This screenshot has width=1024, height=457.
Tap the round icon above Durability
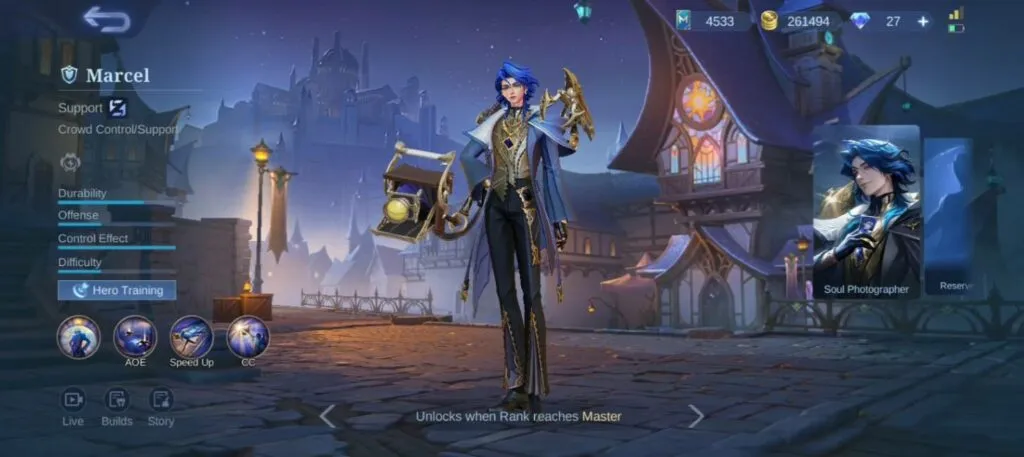[x=70, y=162]
